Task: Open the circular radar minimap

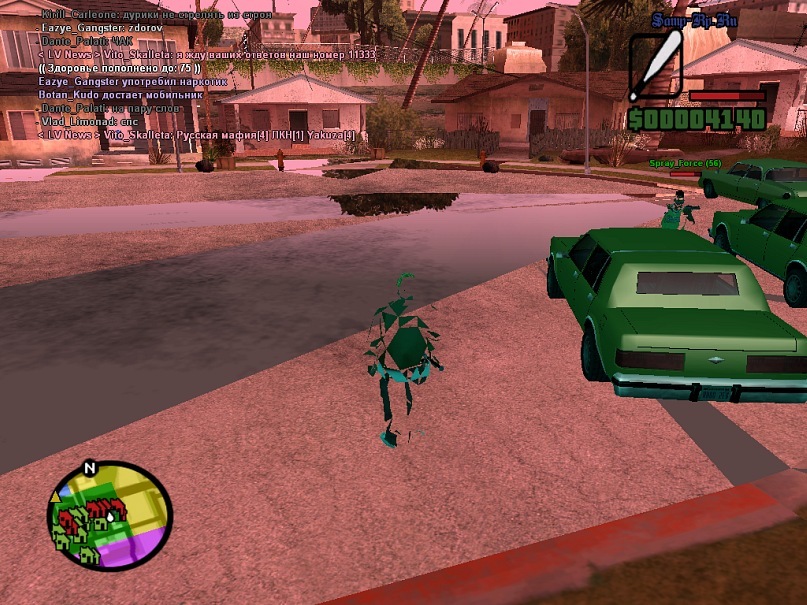Action: pyautogui.click(x=110, y=516)
